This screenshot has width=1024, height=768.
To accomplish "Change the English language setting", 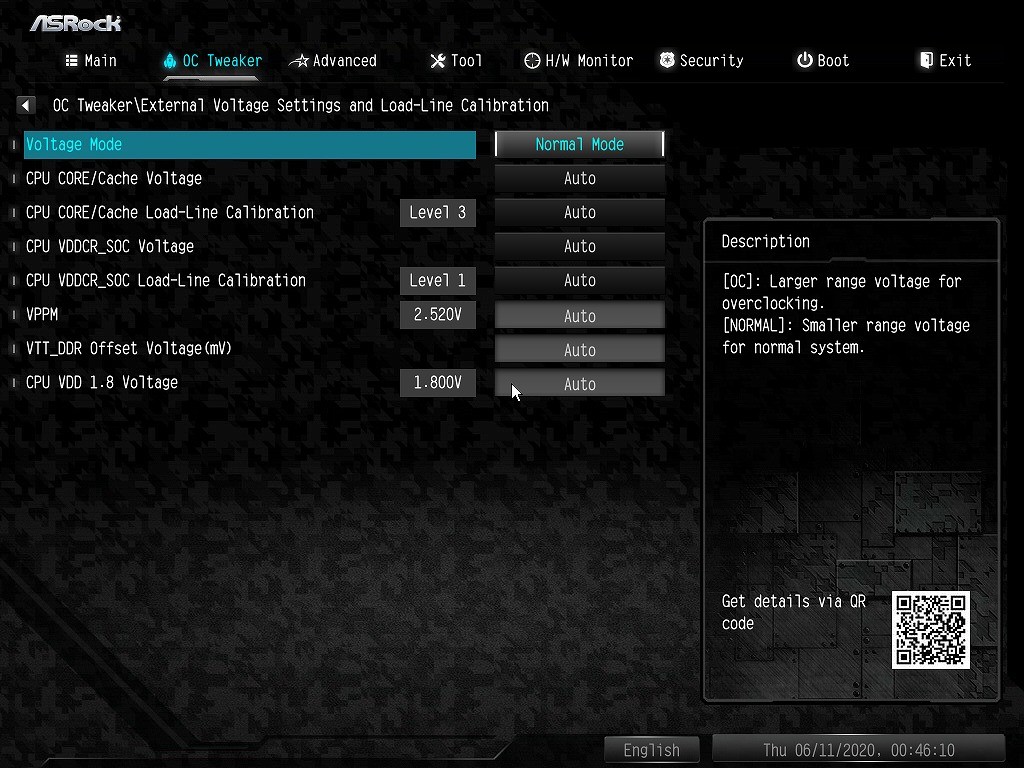I will point(651,750).
